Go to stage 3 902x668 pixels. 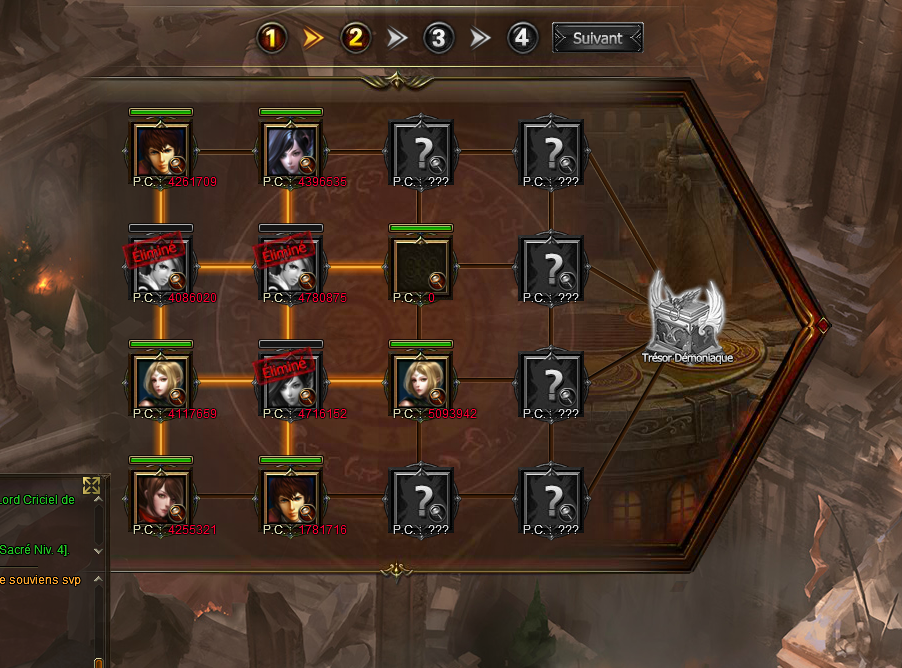click(438, 39)
